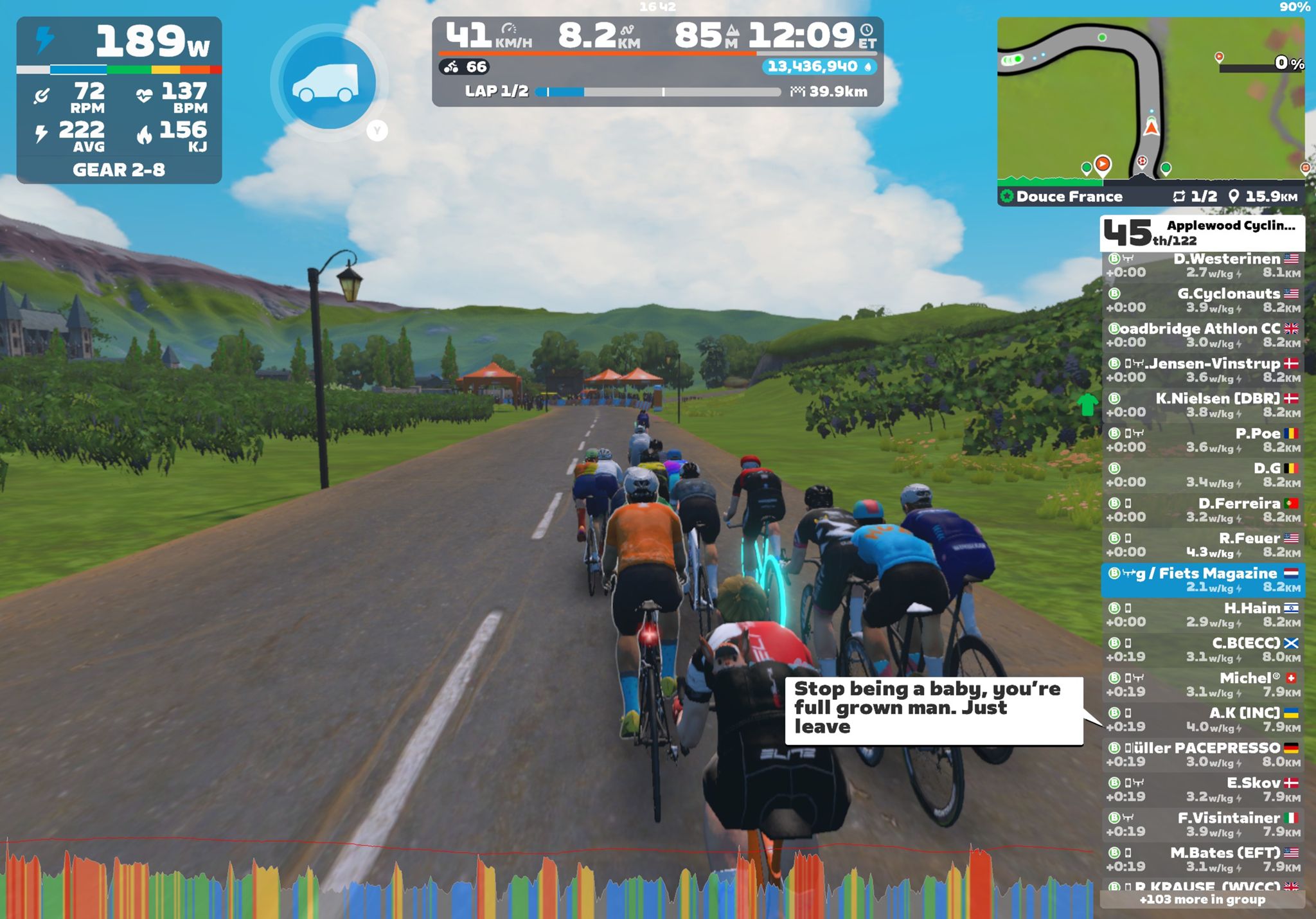This screenshot has height=919, width=1316.
Task: Click H.Haim in the rider list
Action: 1202,614
